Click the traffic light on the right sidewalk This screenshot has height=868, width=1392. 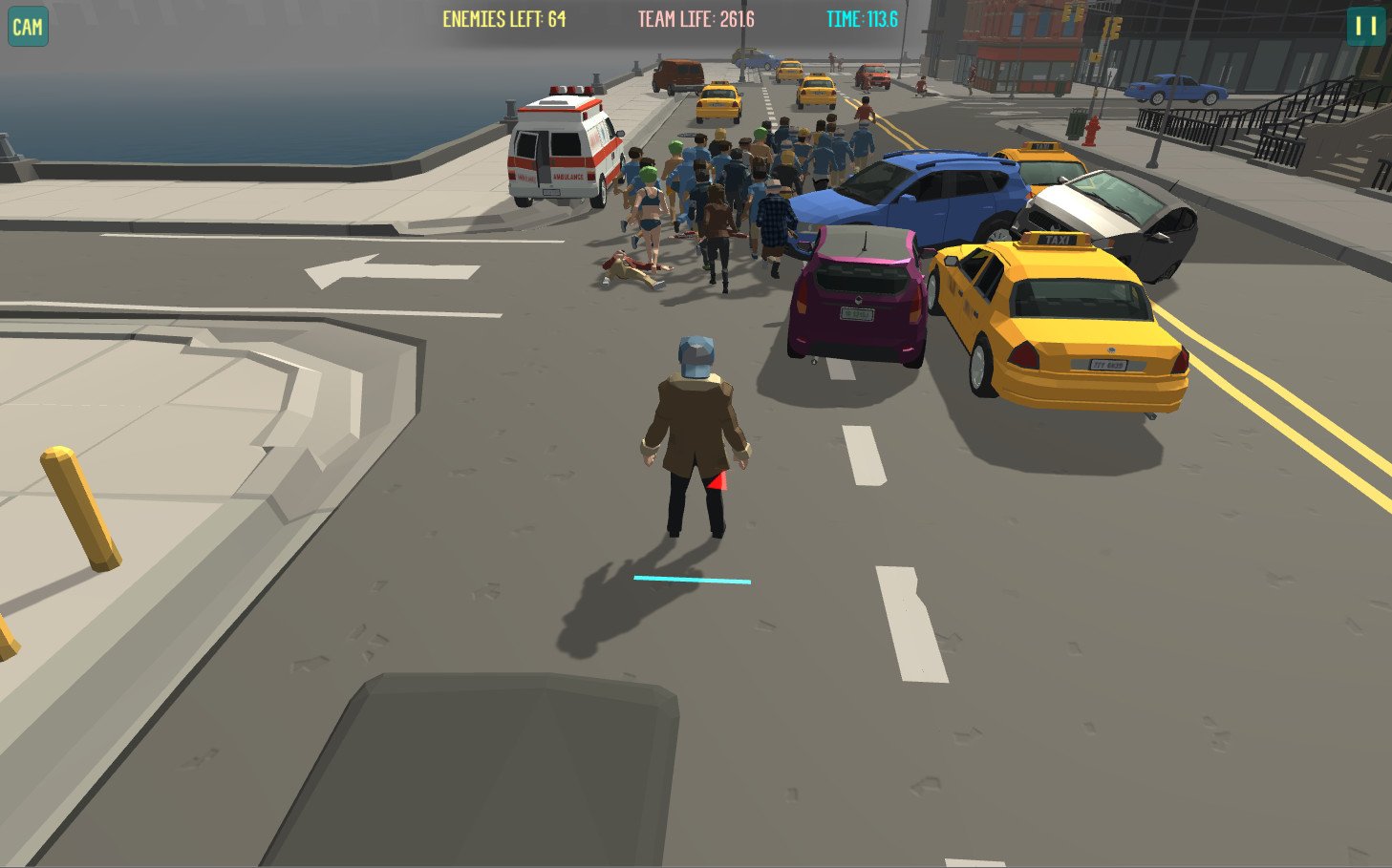[x=1111, y=29]
